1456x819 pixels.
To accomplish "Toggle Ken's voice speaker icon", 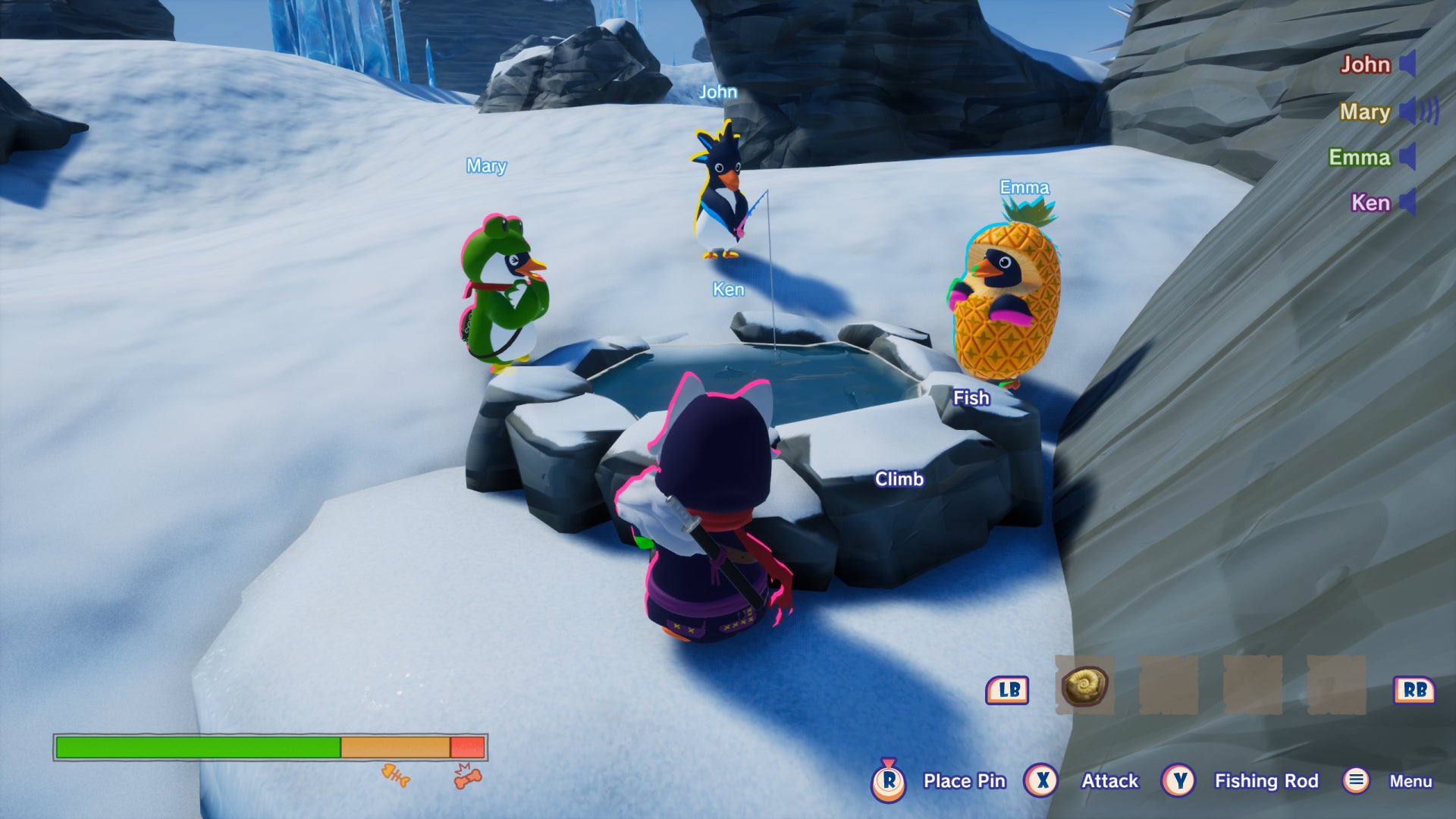I will tap(1407, 202).
